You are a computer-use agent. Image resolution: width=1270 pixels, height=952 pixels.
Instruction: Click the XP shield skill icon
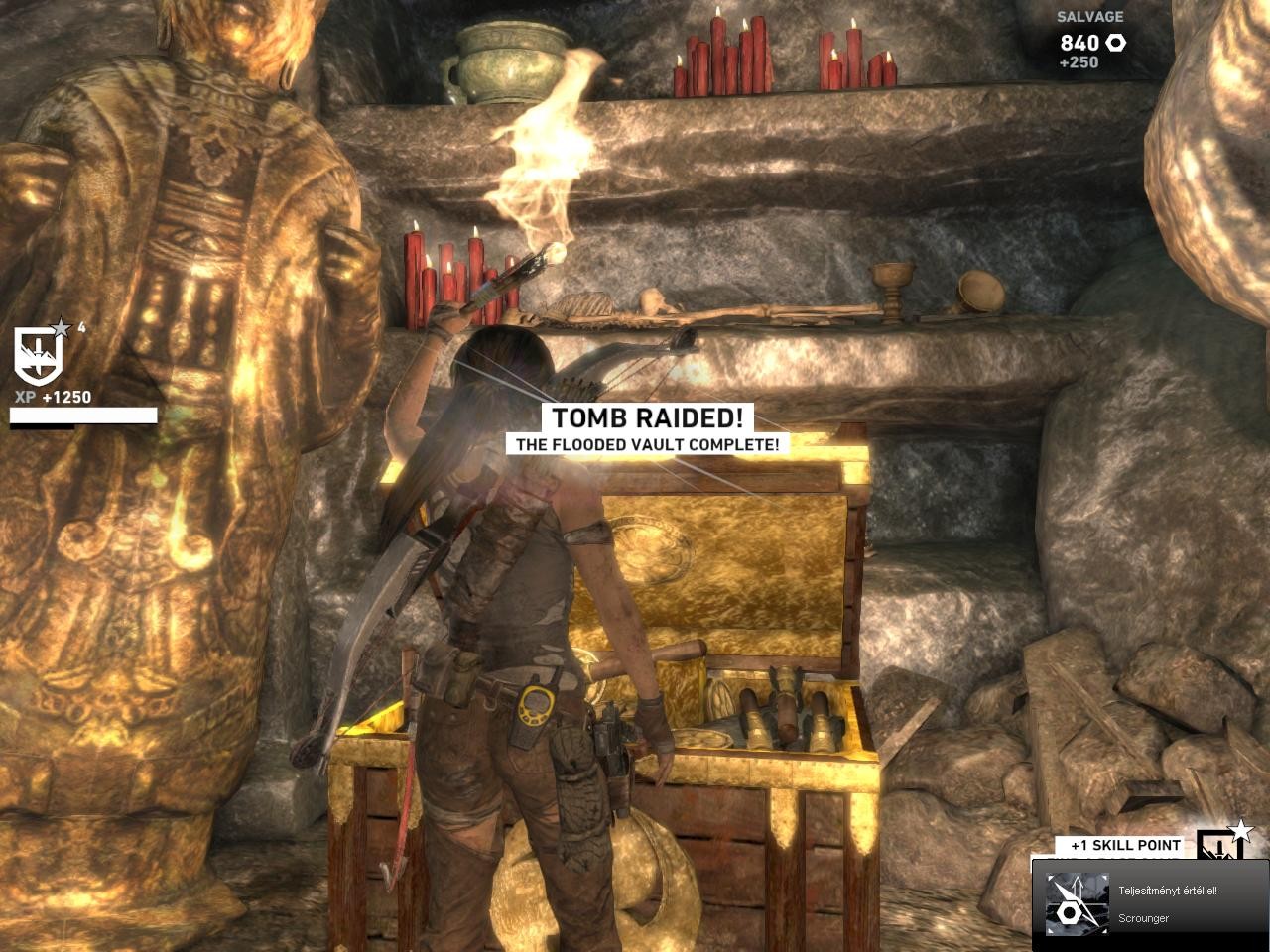point(38,355)
